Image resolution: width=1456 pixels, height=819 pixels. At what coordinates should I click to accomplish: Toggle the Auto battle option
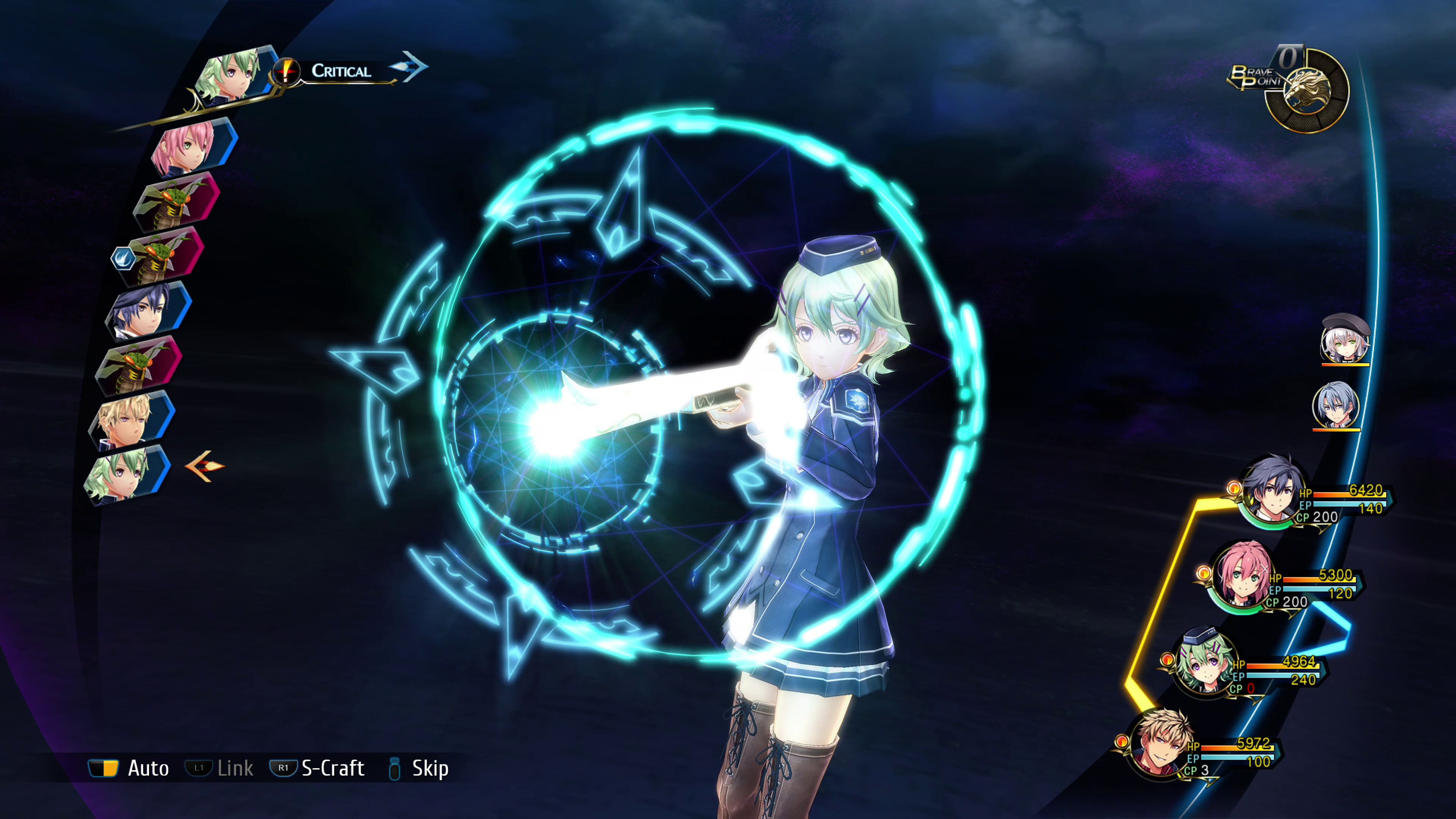coord(129,768)
